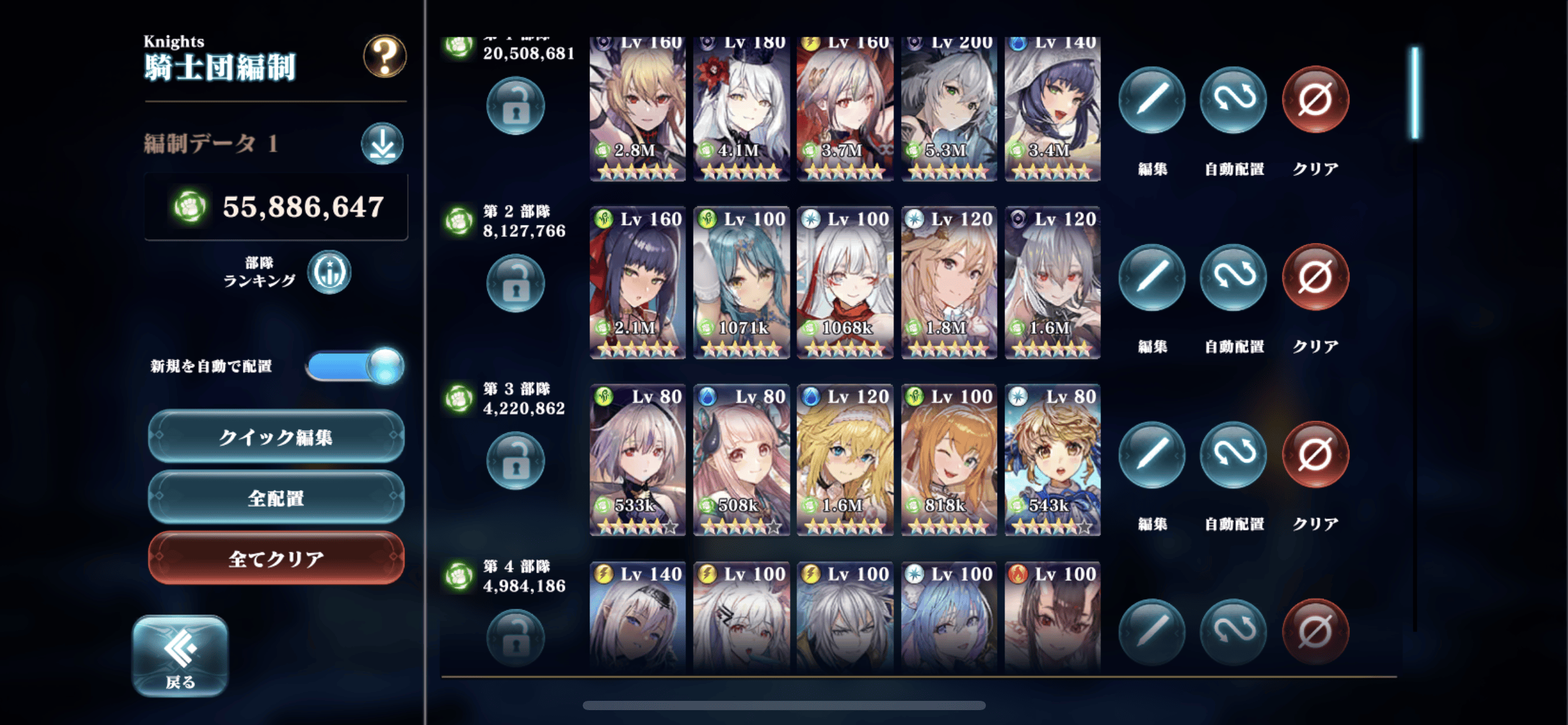This screenshot has width=1568, height=725.
Task: Edit squad 1 with the pencil button
Action: click(x=1152, y=100)
